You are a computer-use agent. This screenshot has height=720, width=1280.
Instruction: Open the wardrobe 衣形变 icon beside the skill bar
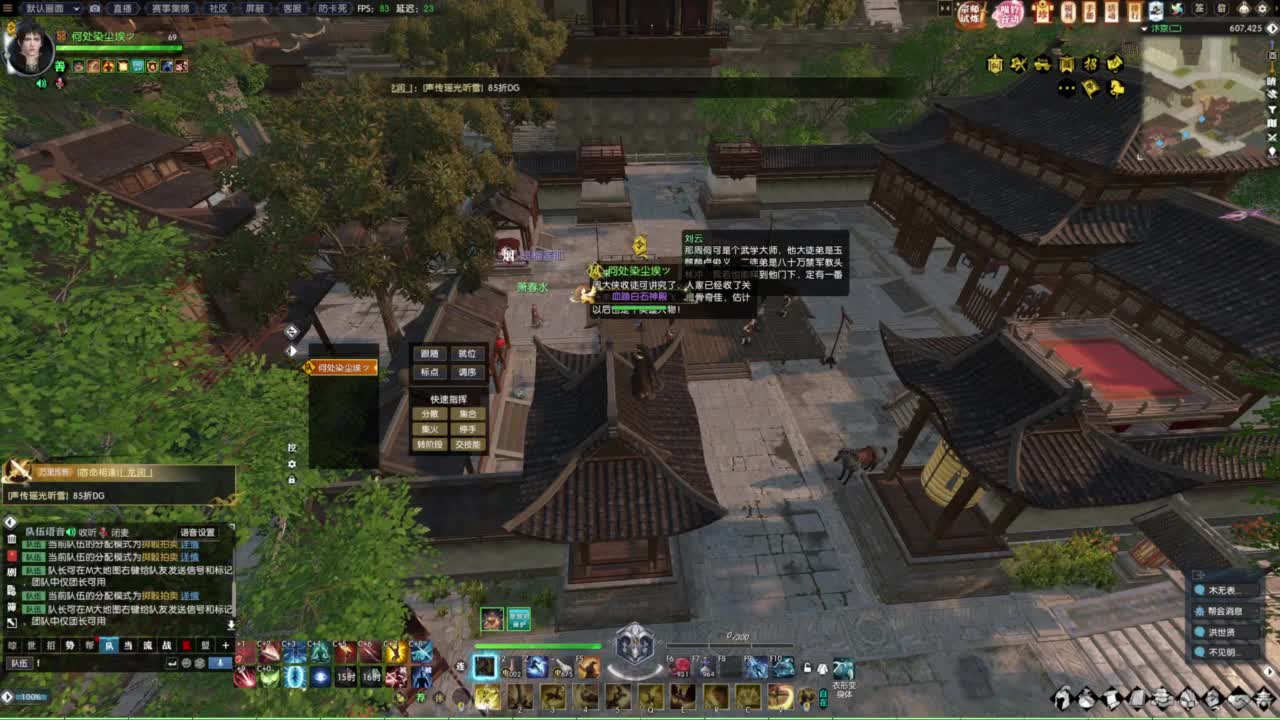(844, 668)
